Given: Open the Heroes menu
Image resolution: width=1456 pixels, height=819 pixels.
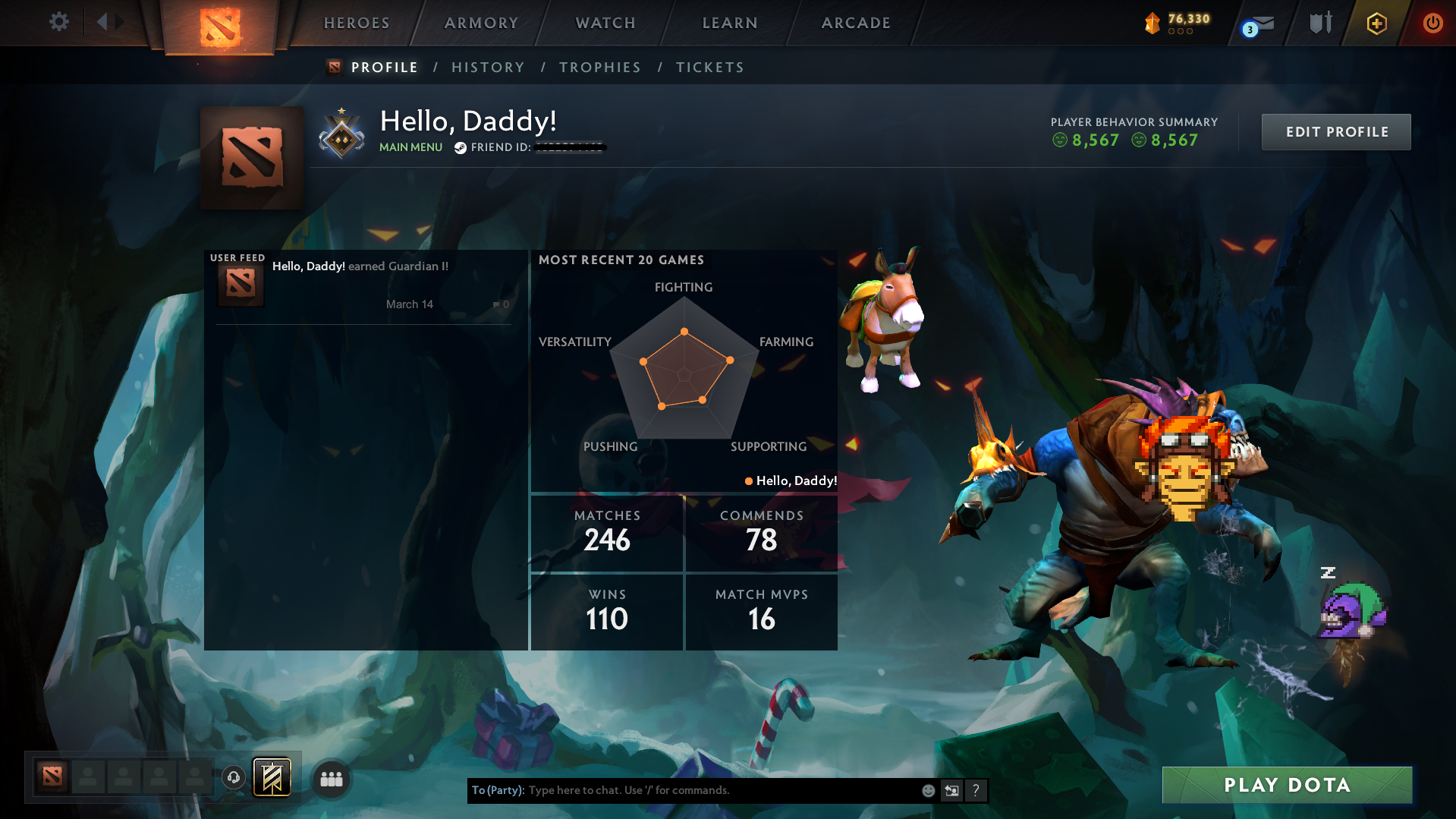Looking at the screenshot, I should (355, 22).
